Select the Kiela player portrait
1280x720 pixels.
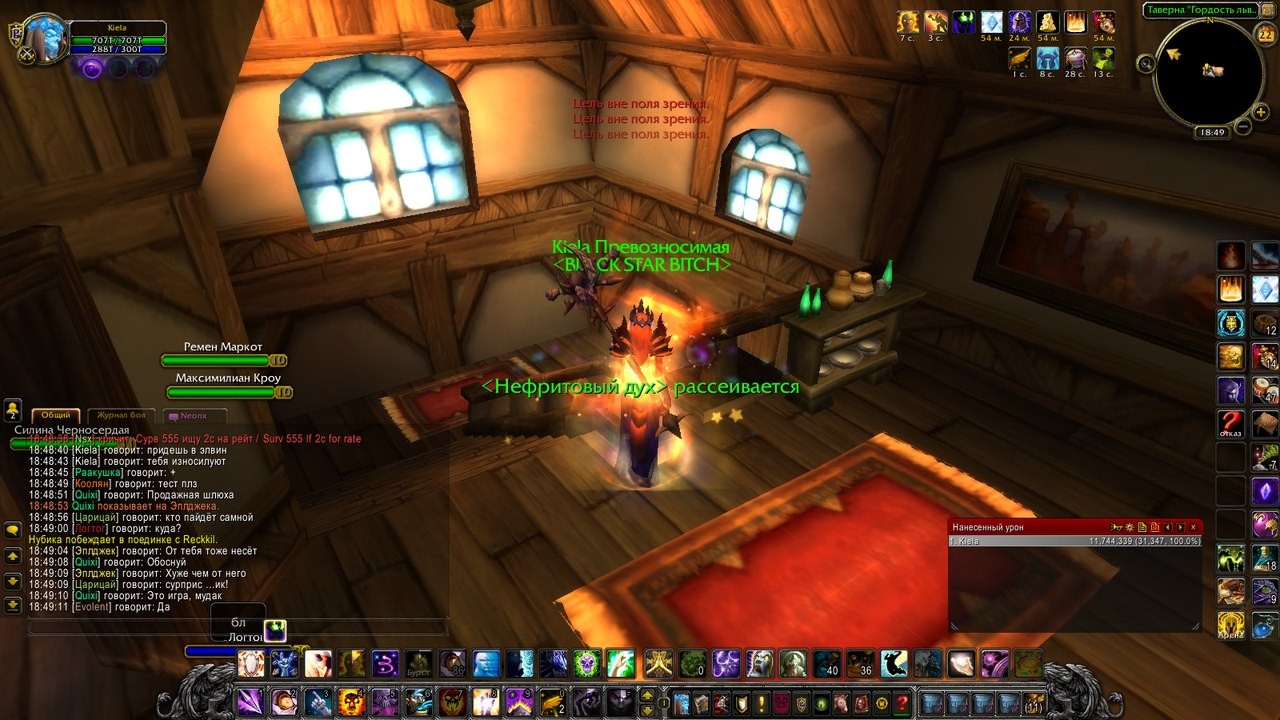pyautogui.click(x=44, y=37)
